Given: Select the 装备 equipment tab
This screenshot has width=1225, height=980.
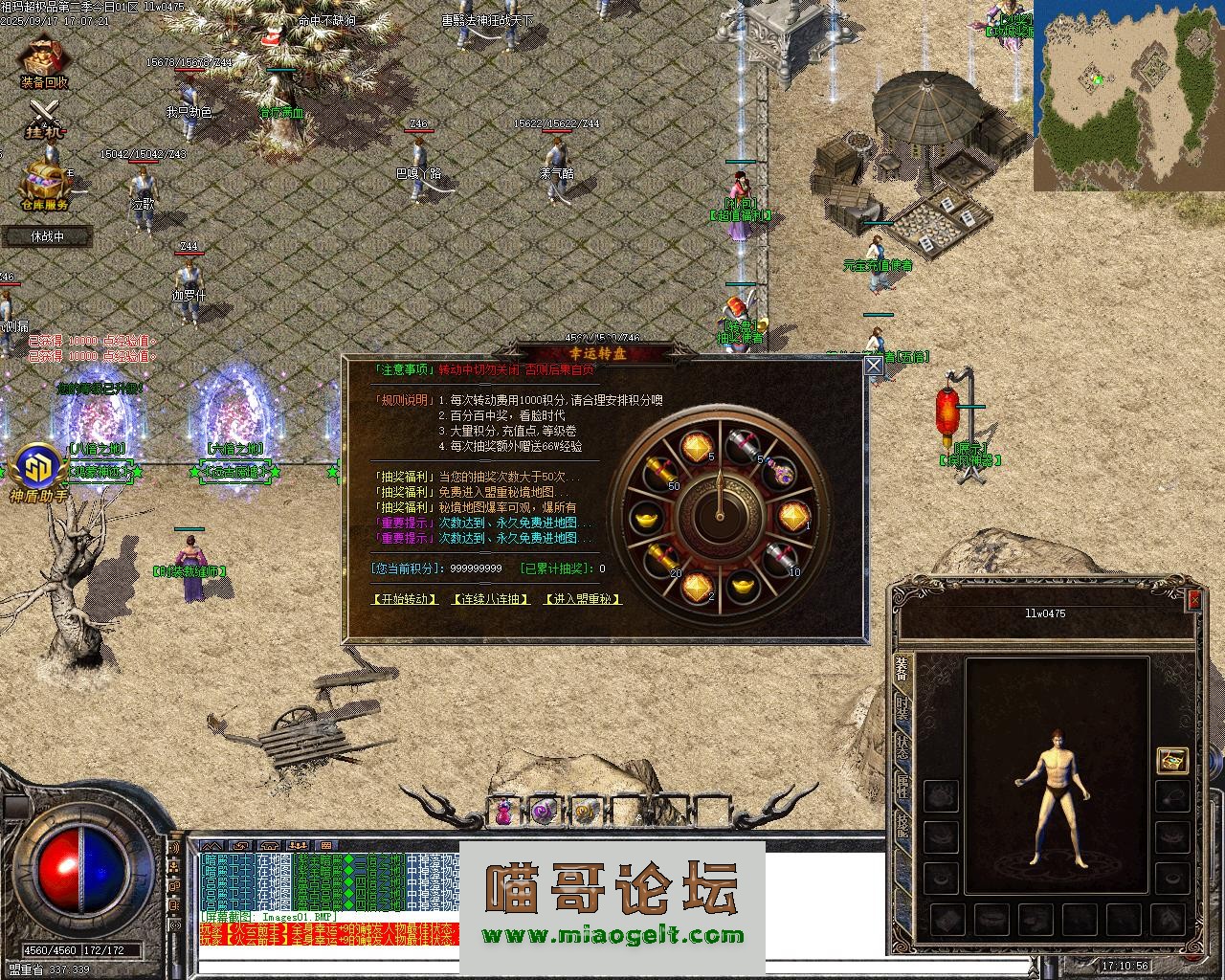Looking at the screenshot, I should (x=902, y=669).
